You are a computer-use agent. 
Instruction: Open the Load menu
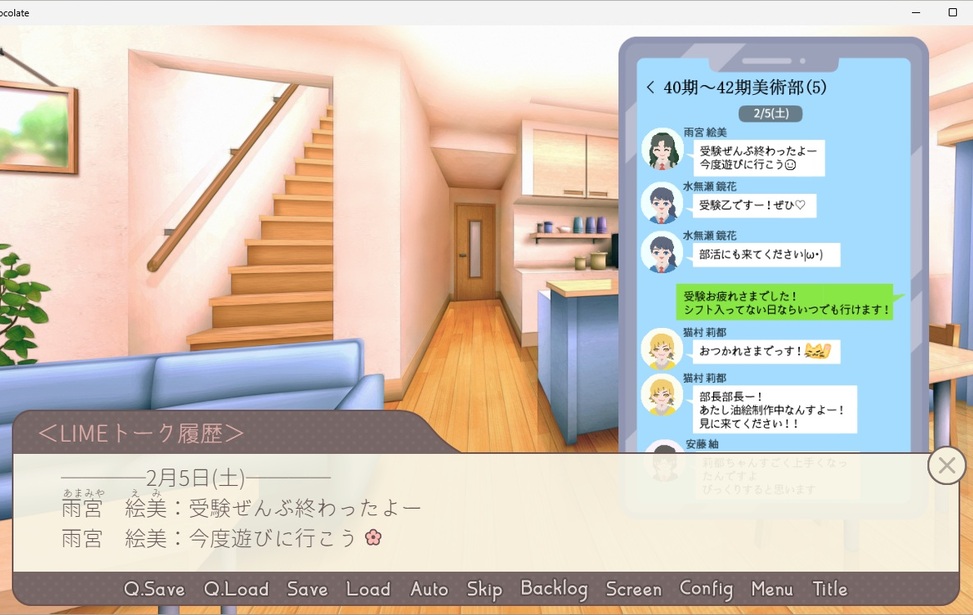coord(368,589)
